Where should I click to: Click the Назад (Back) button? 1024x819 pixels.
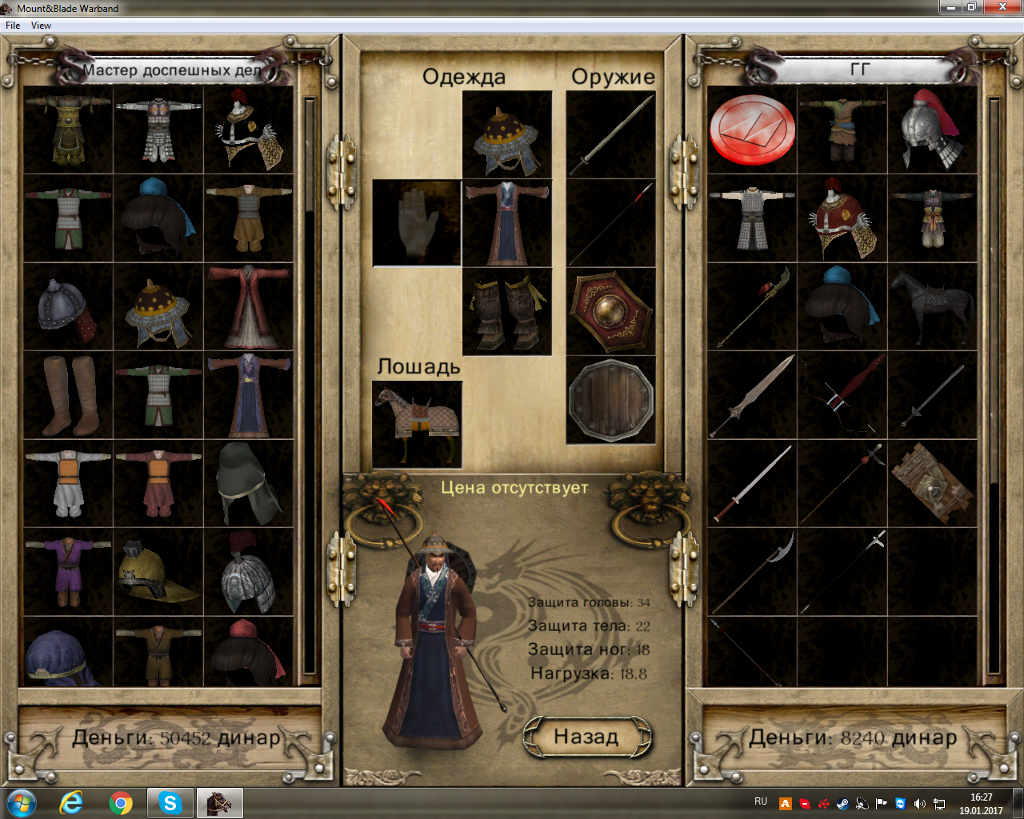[x=587, y=737]
